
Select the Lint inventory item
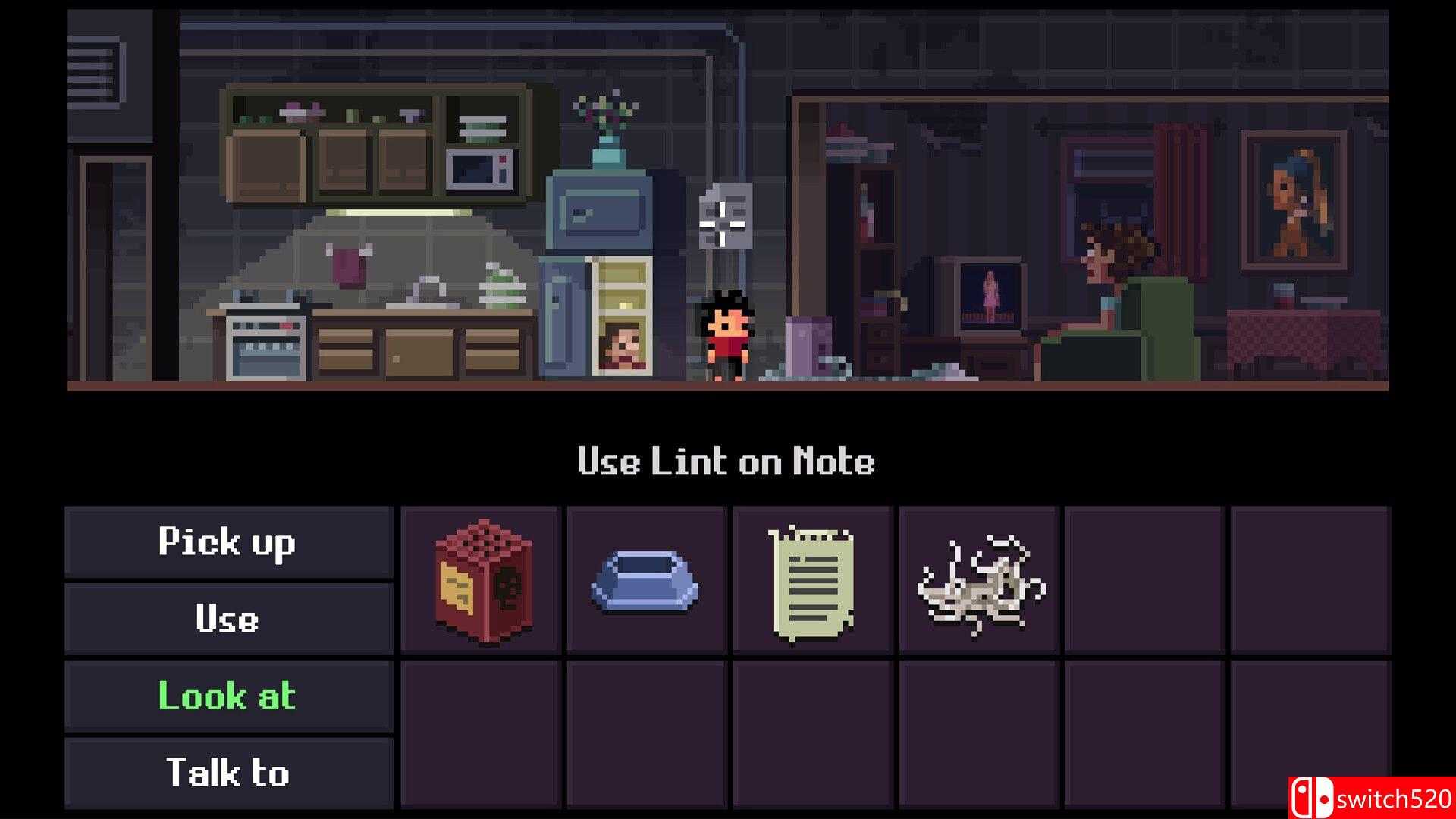point(979,582)
